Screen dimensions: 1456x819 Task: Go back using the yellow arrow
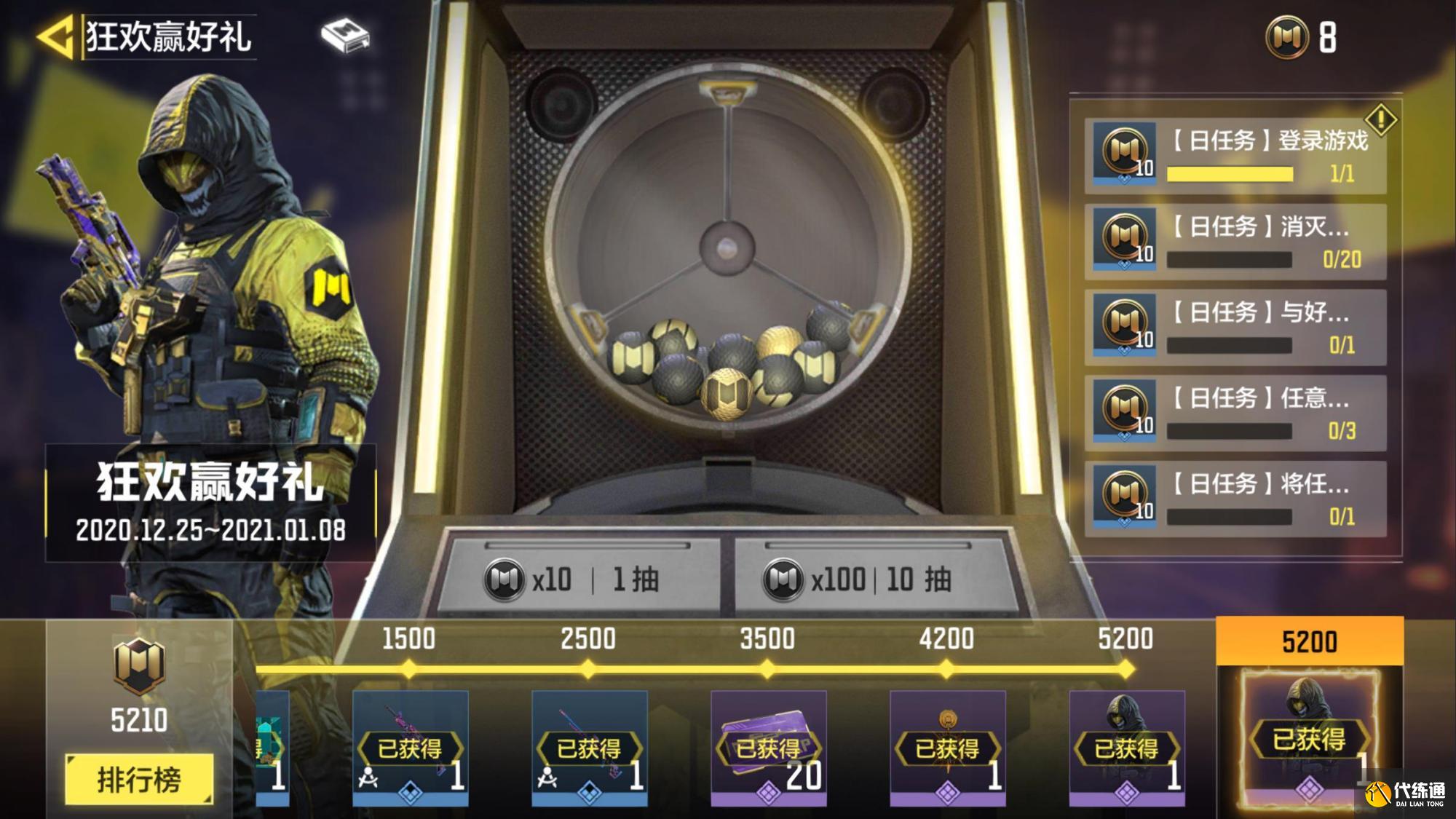tap(55, 36)
